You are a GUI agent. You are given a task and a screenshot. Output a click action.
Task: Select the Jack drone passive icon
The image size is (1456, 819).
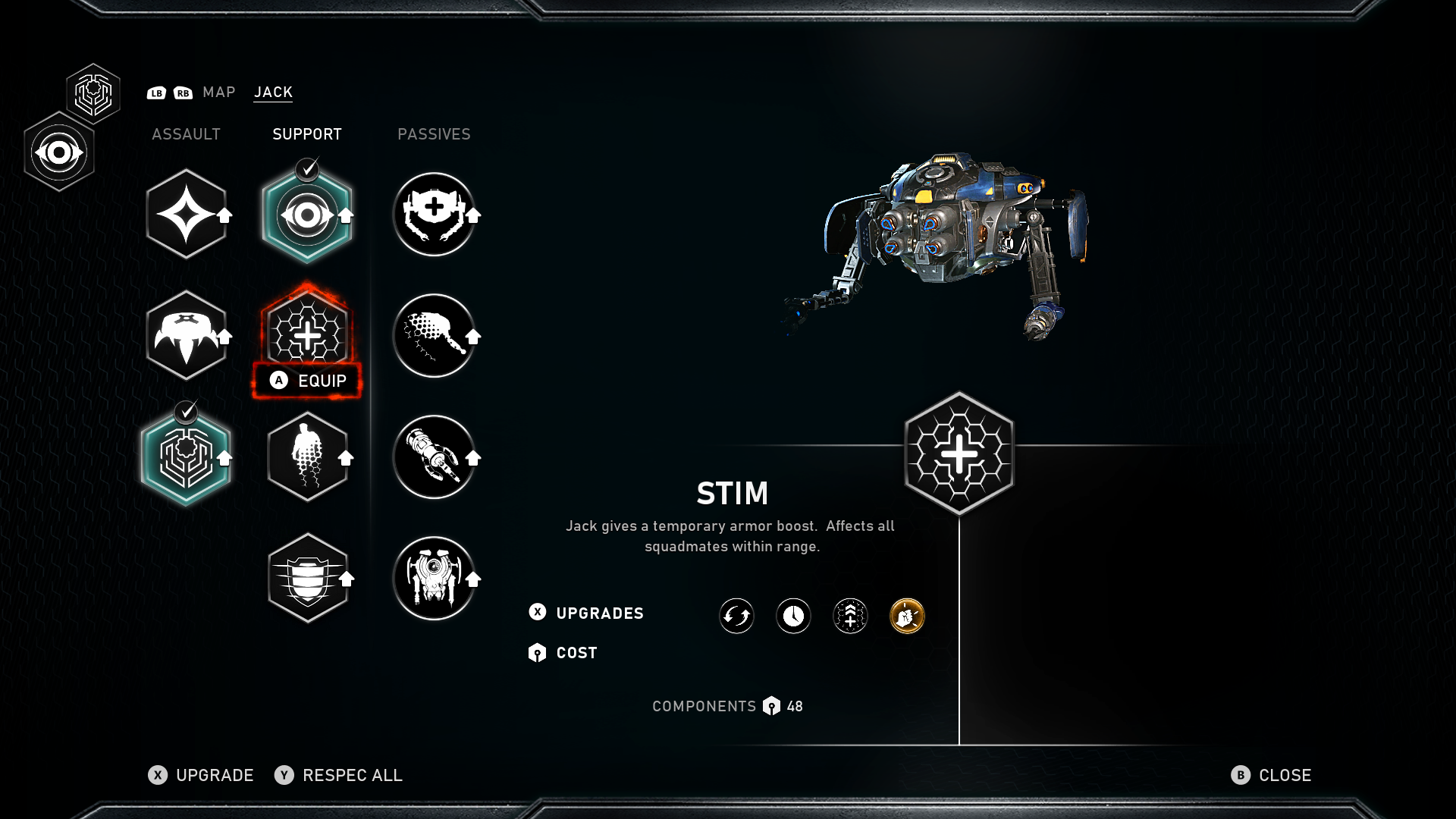[435, 577]
